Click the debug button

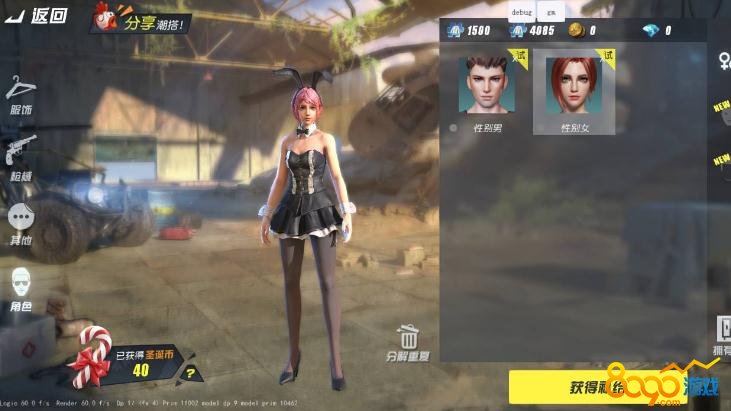click(x=523, y=11)
